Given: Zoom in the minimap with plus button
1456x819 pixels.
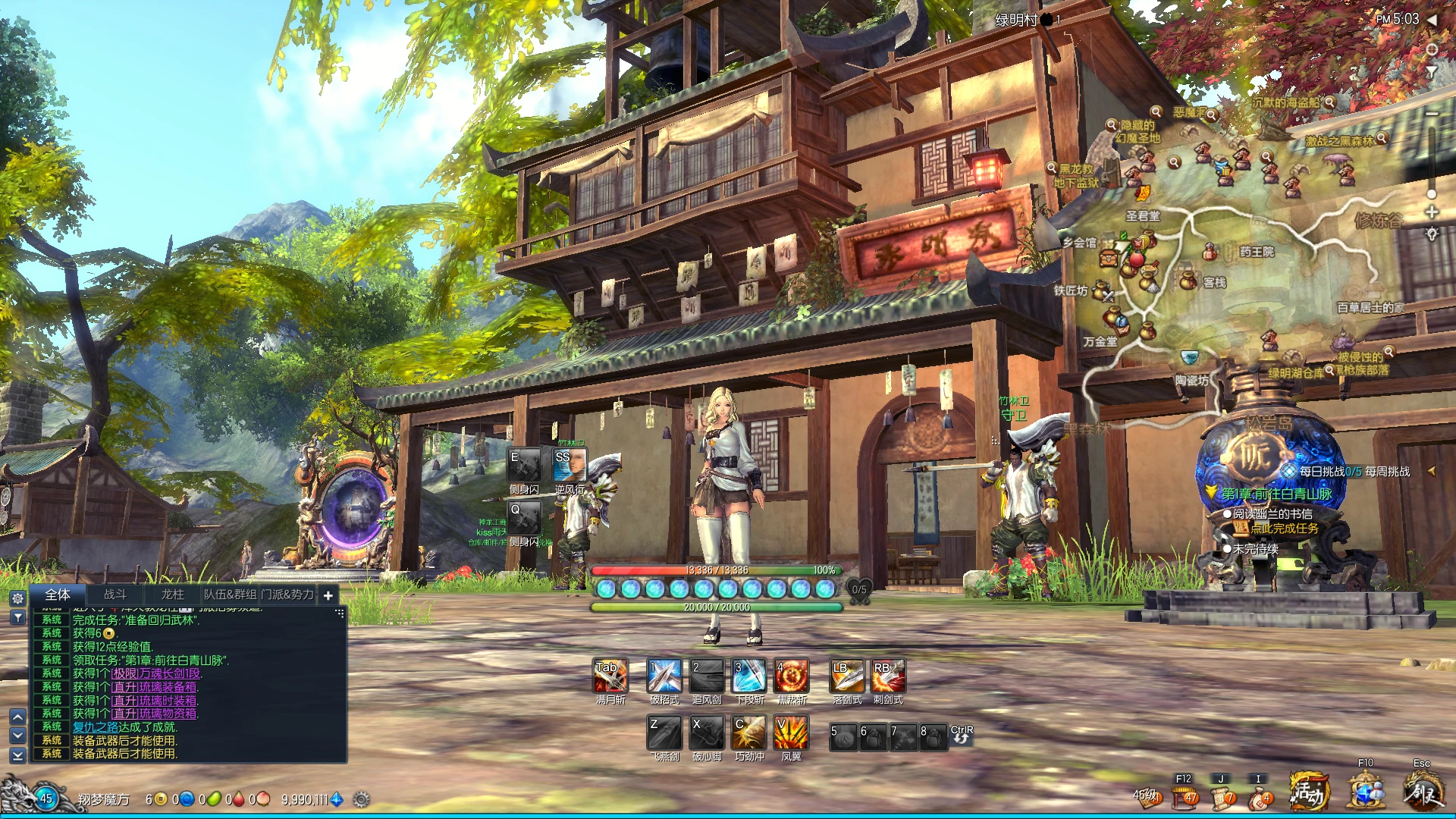Looking at the screenshot, I should (x=1432, y=212).
